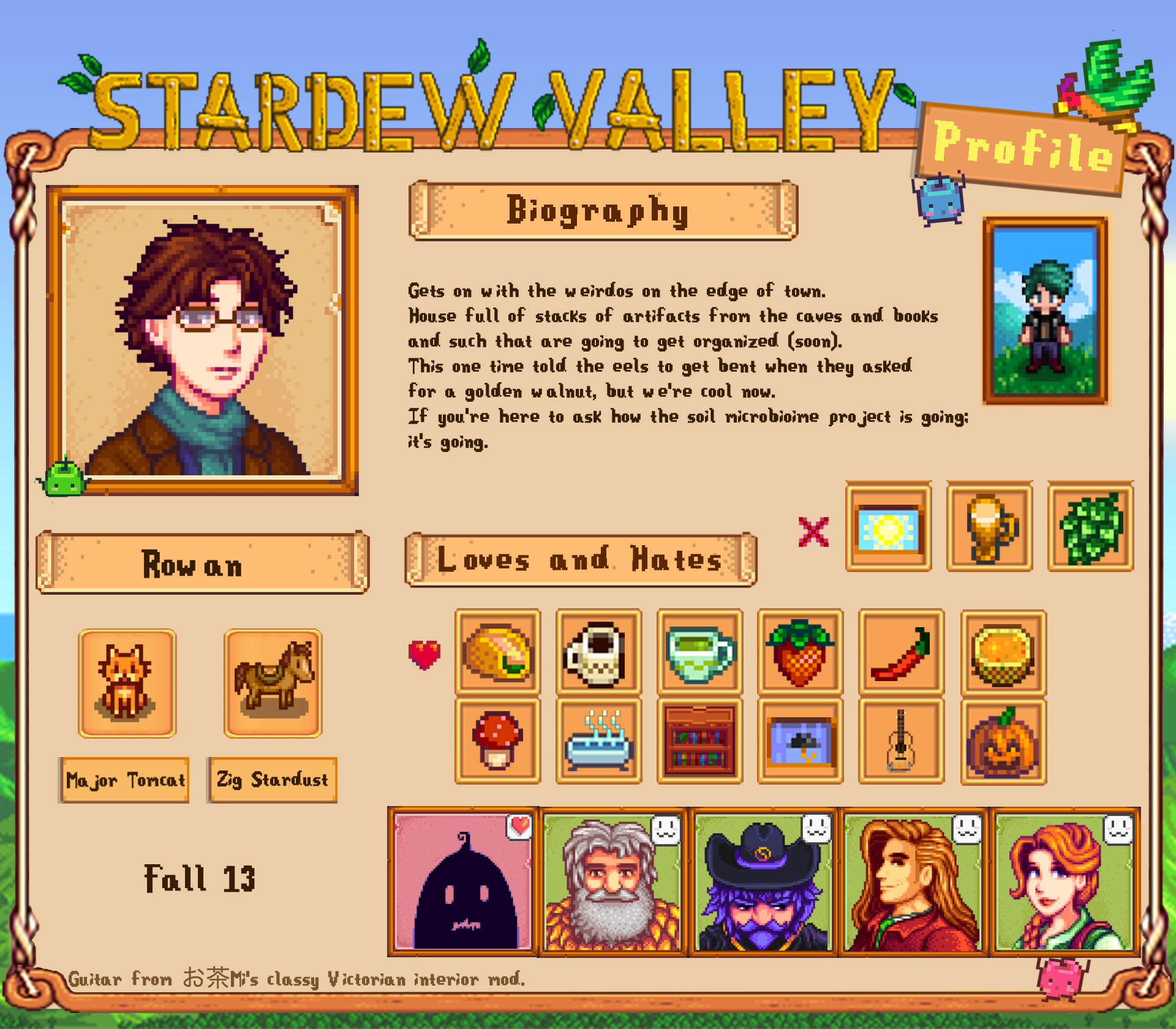Click the brown horse icon
This screenshot has height=1029, width=1176.
(273, 683)
